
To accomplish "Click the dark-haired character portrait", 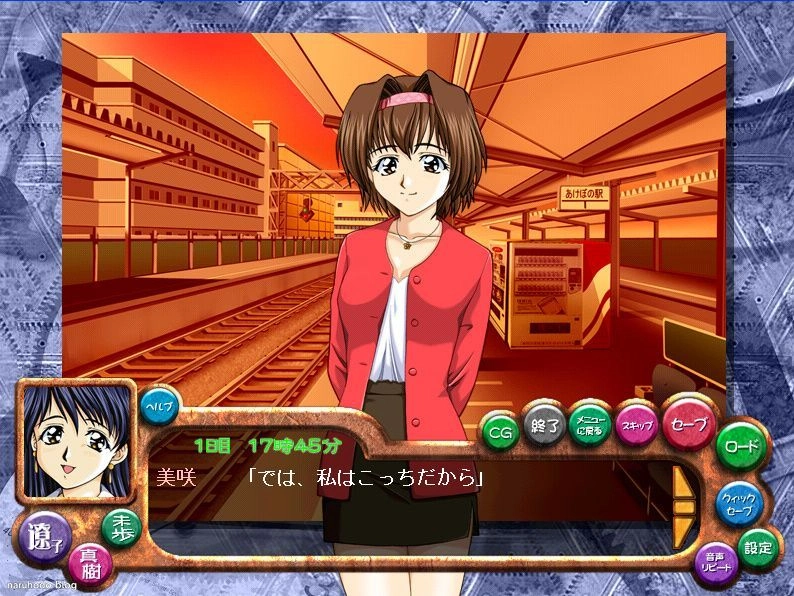I will pos(75,440).
